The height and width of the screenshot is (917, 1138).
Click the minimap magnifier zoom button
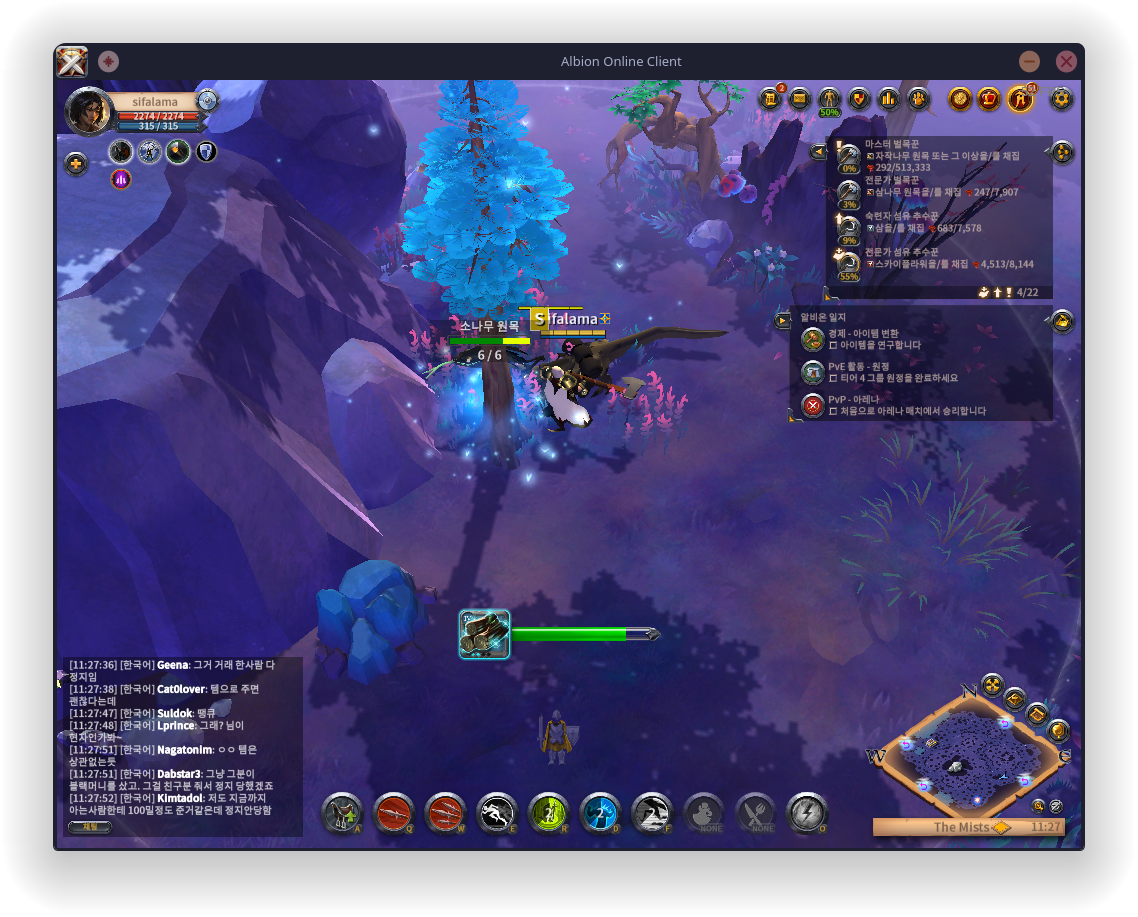click(x=1039, y=805)
